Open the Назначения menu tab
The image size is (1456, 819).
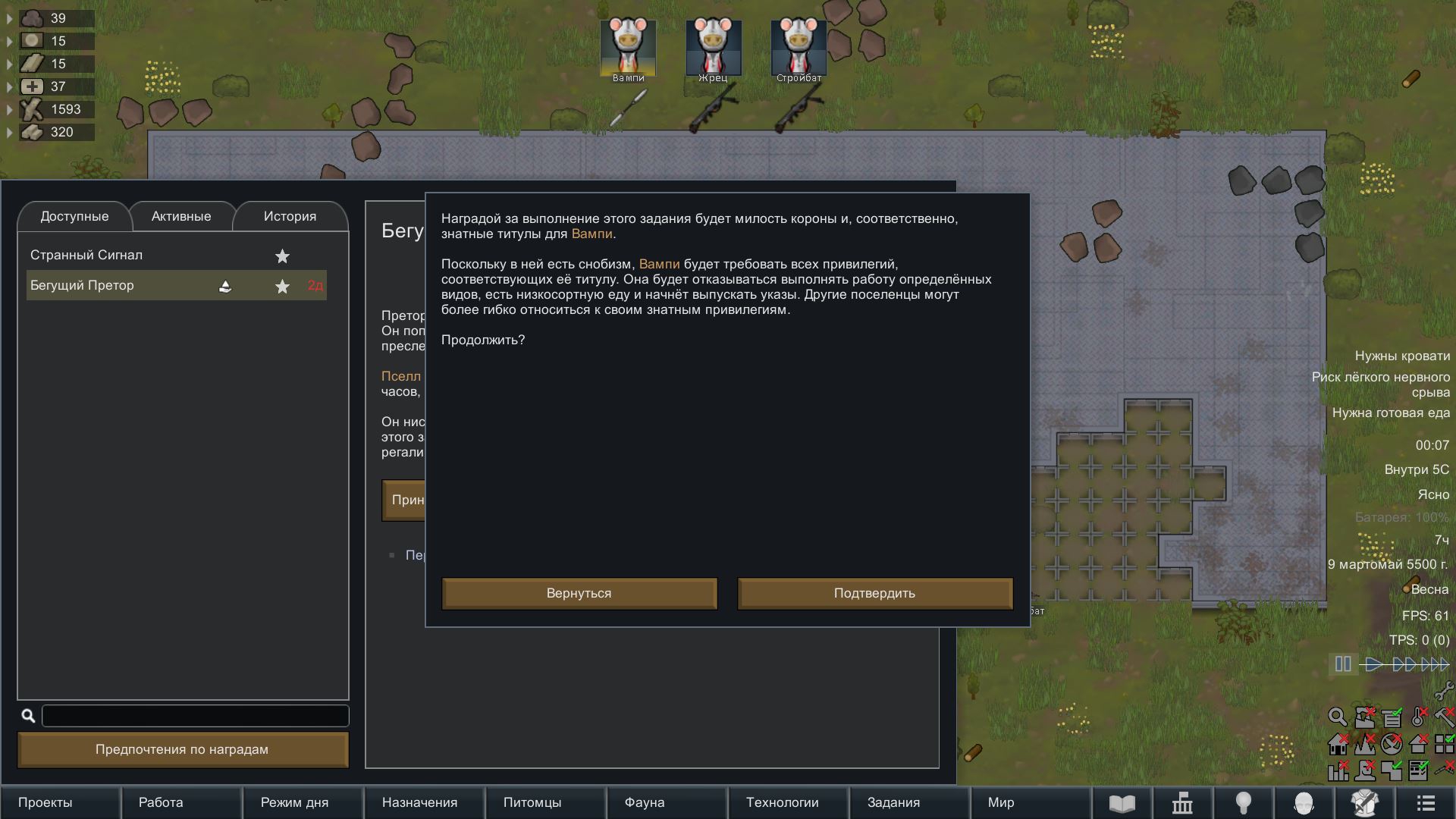tap(419, 802)
